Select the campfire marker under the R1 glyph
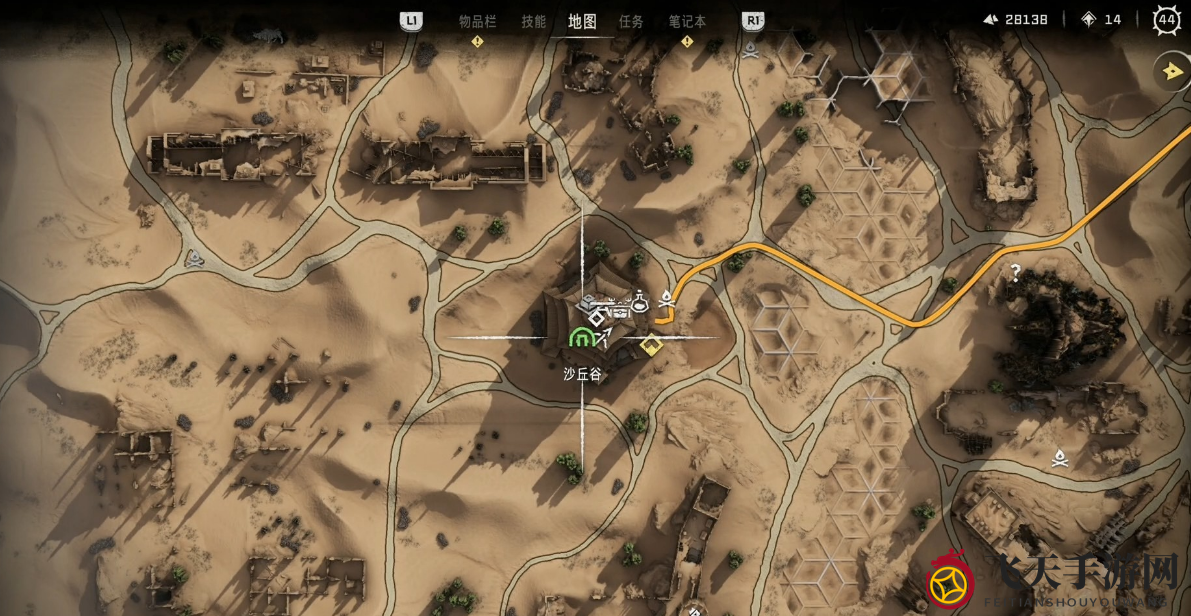 [x=750, y=47]
